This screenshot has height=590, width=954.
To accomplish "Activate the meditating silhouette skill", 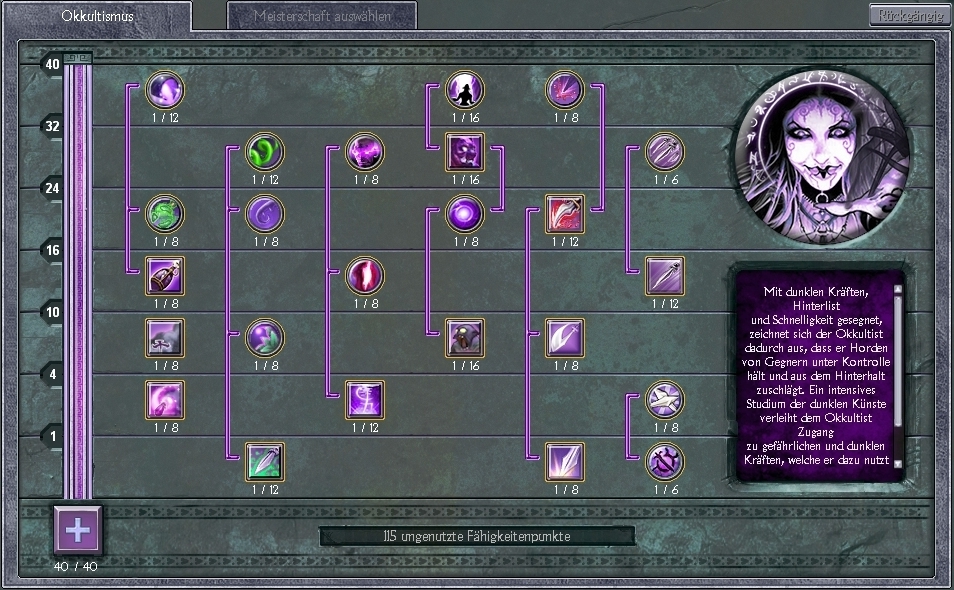I will coord(465,91).
